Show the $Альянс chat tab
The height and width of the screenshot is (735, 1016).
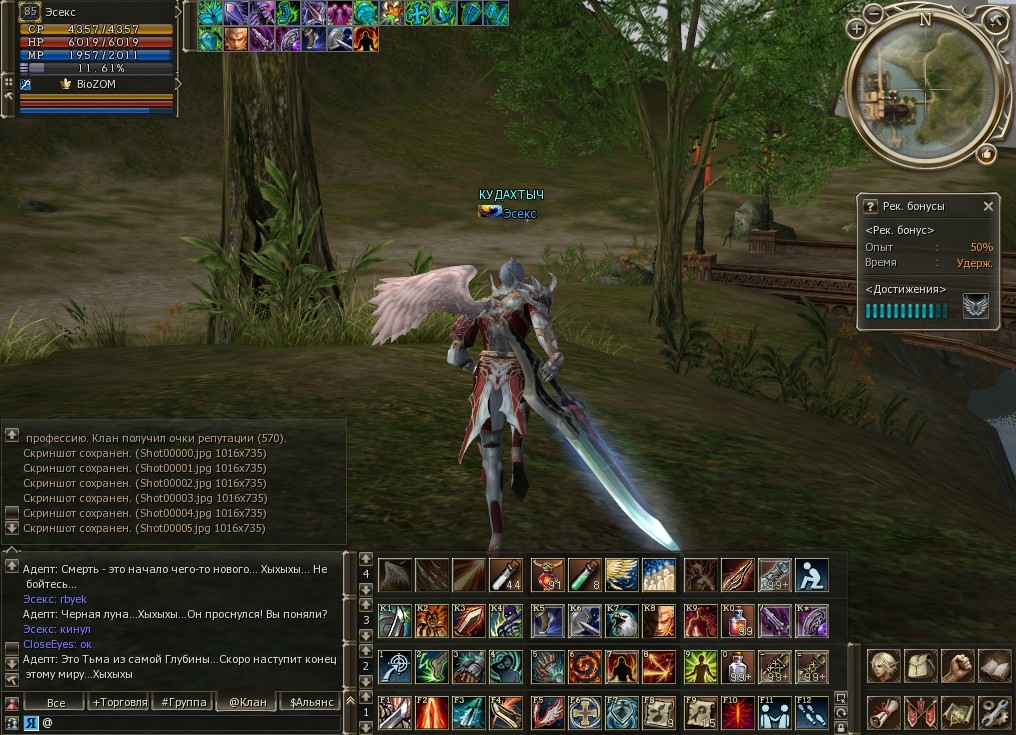(x=311, y=702)
